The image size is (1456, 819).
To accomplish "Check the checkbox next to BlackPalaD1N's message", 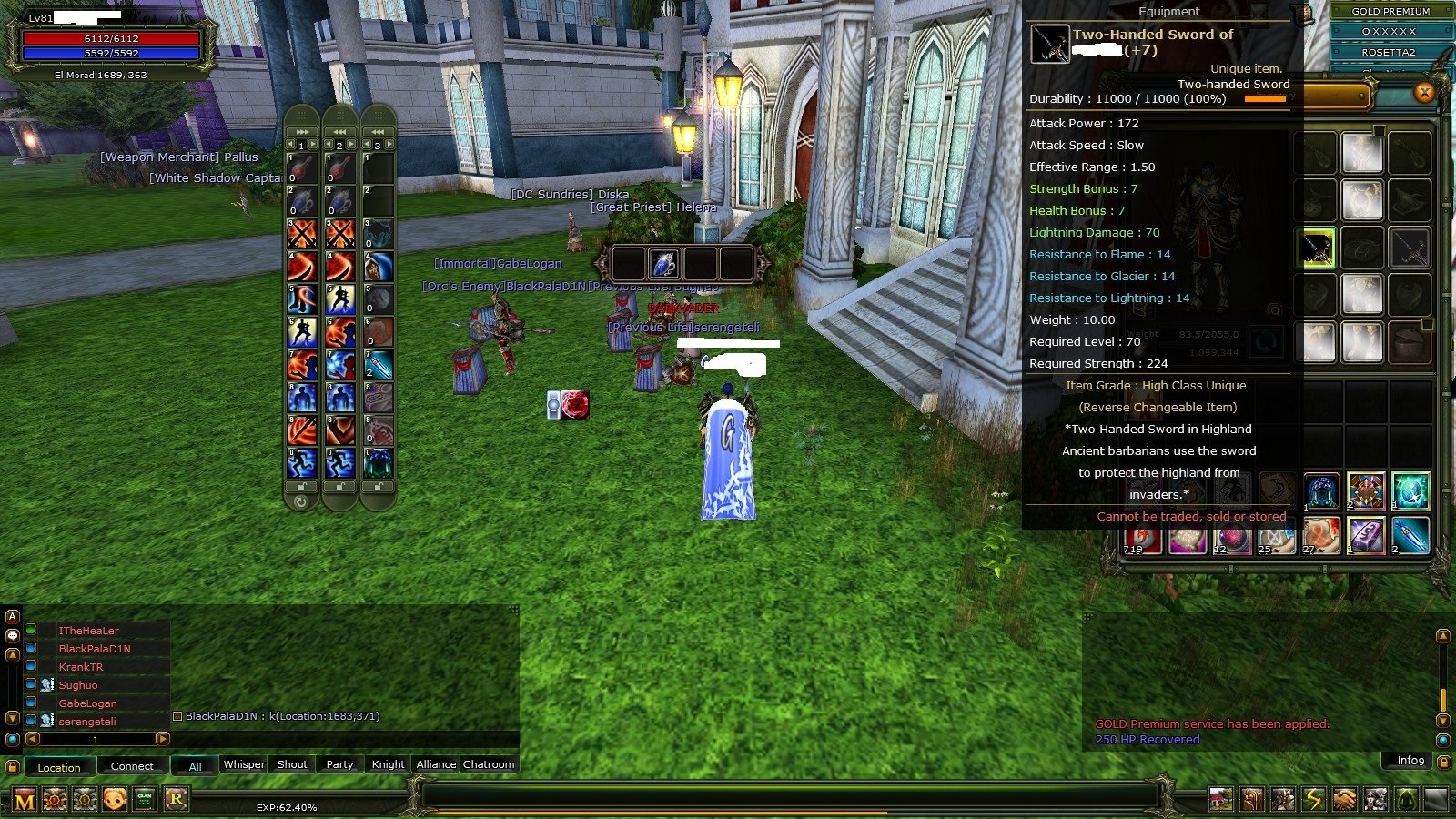I will (177, 716).
